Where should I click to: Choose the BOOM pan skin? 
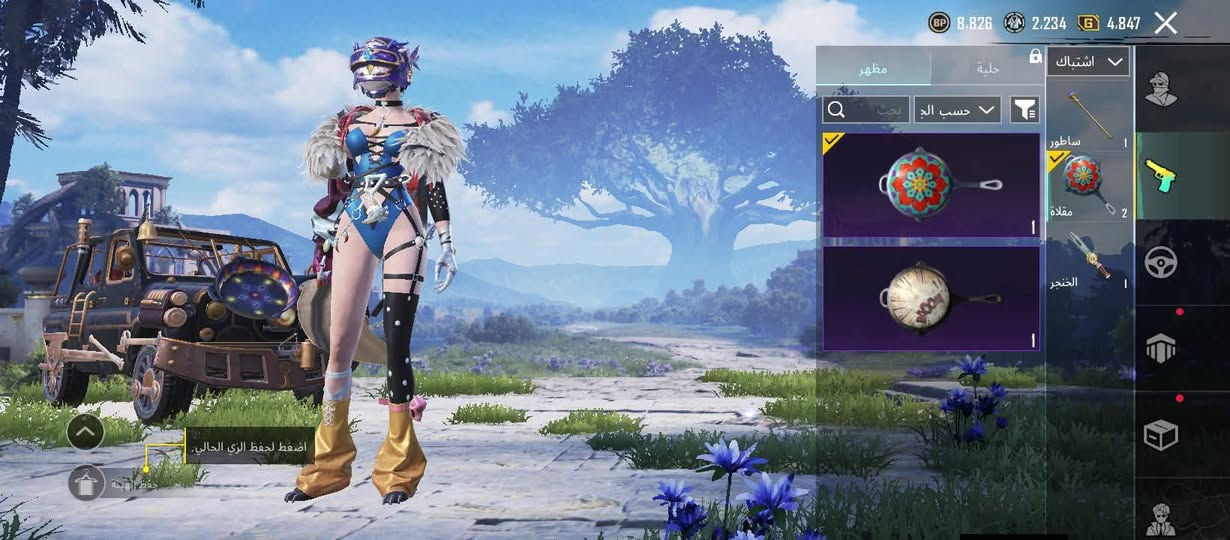tap(930, 298)
